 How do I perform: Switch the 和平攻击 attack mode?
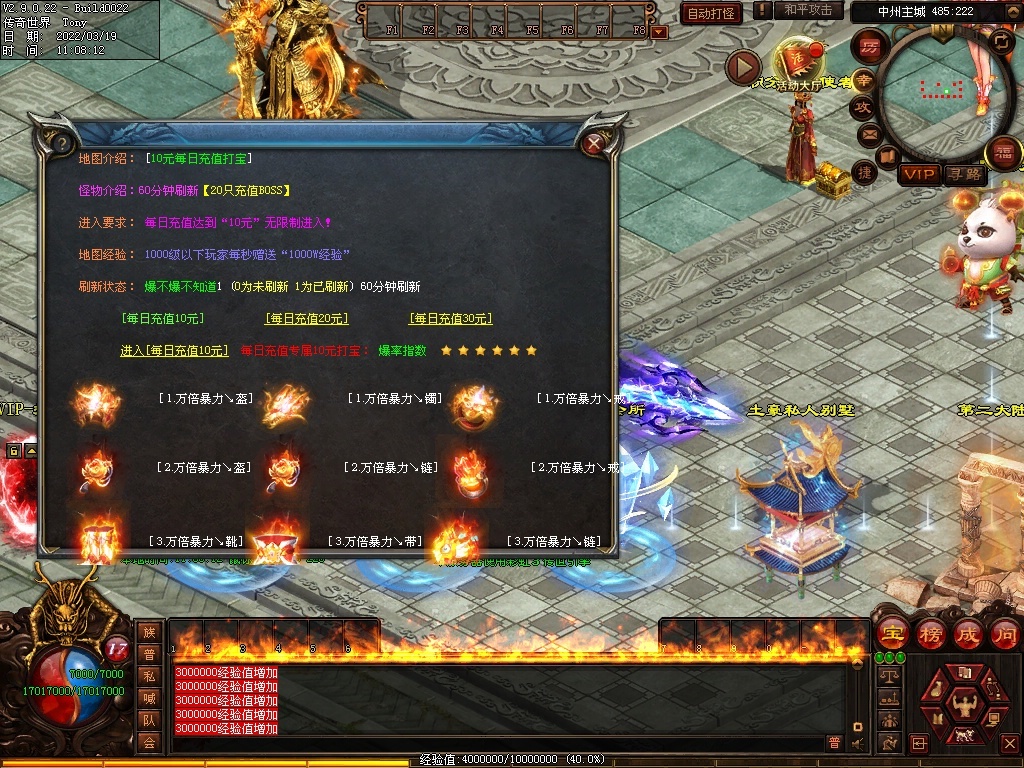808,11
